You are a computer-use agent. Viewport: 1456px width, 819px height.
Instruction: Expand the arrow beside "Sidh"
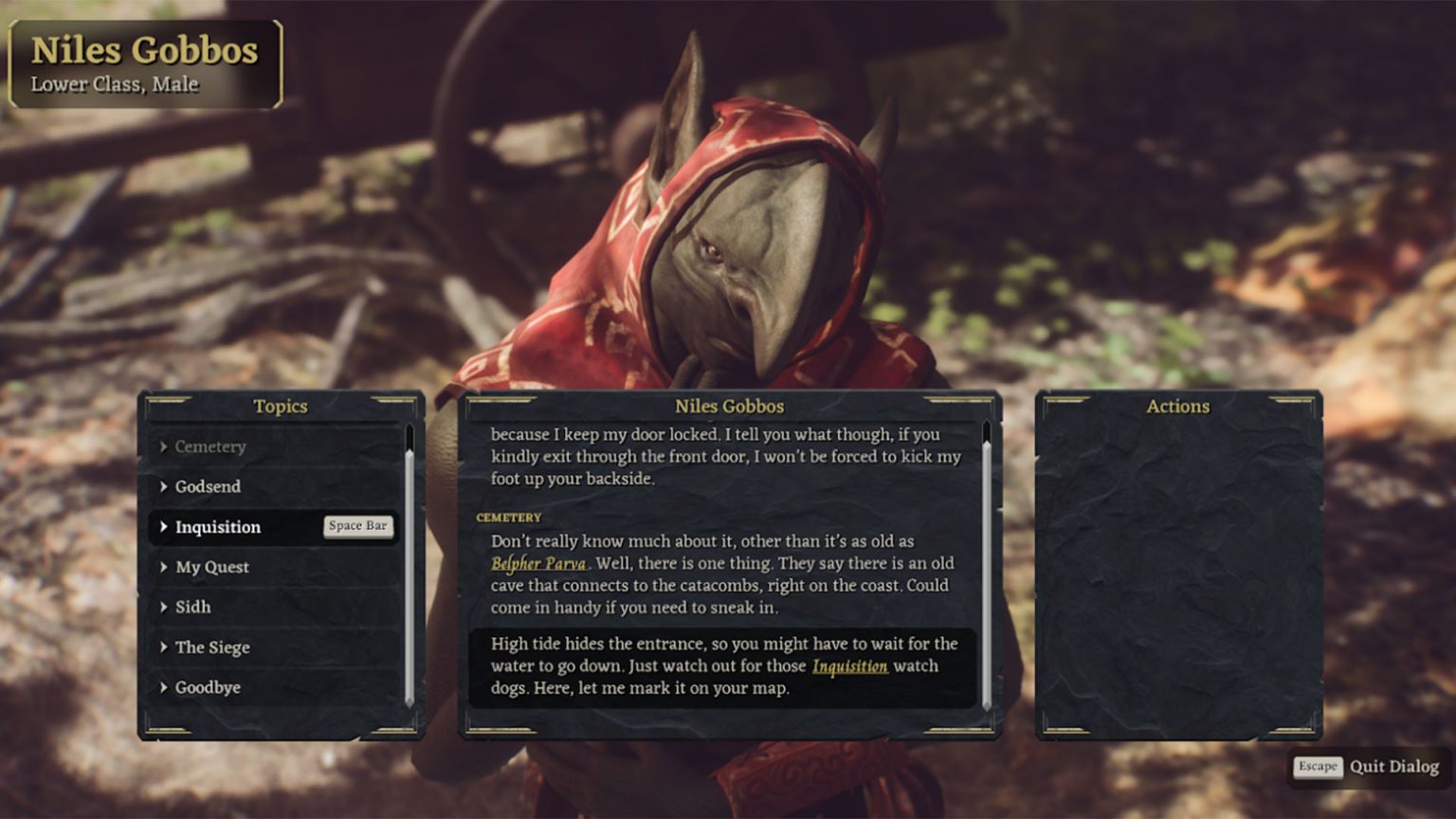tap(166, 607)
